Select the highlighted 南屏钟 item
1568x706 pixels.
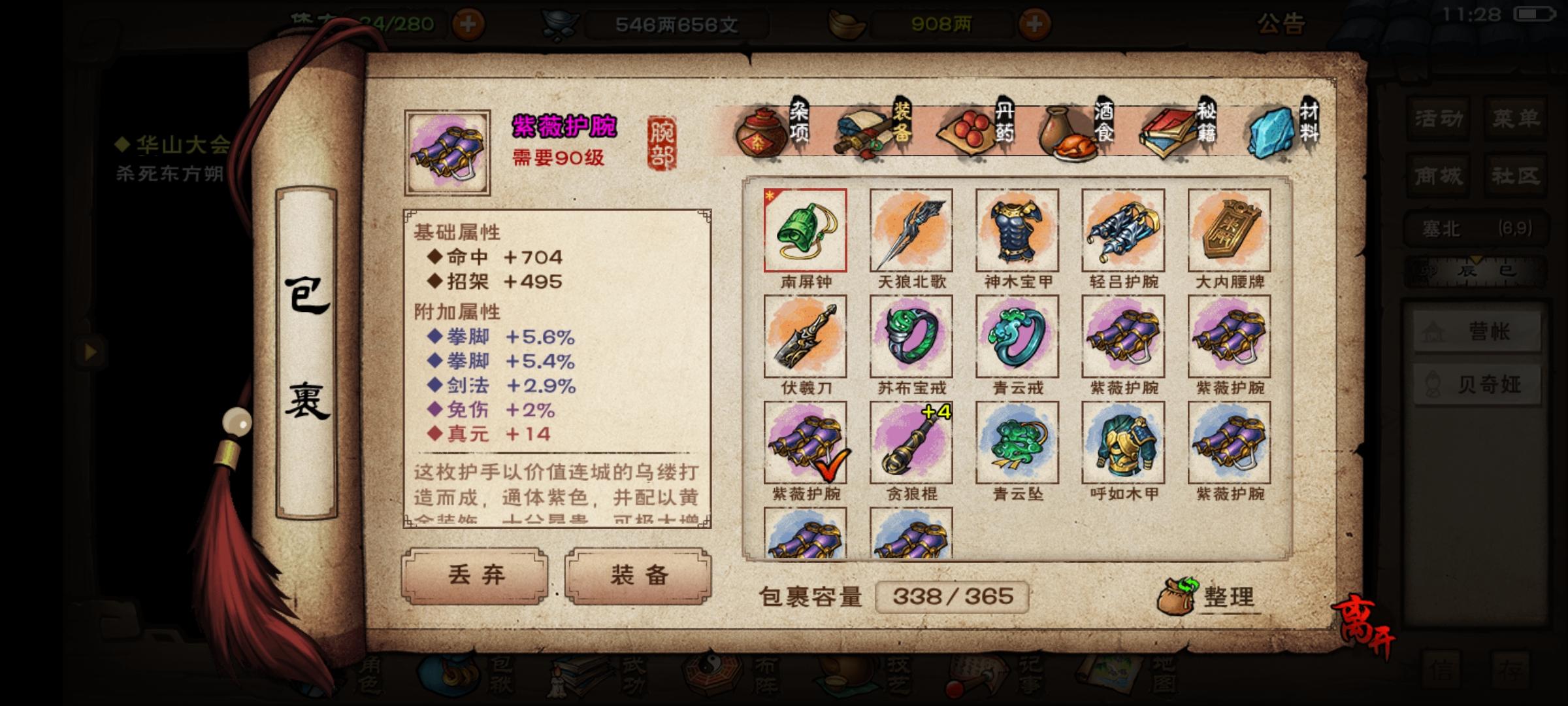pyautogui.click(x=805, y=229)
